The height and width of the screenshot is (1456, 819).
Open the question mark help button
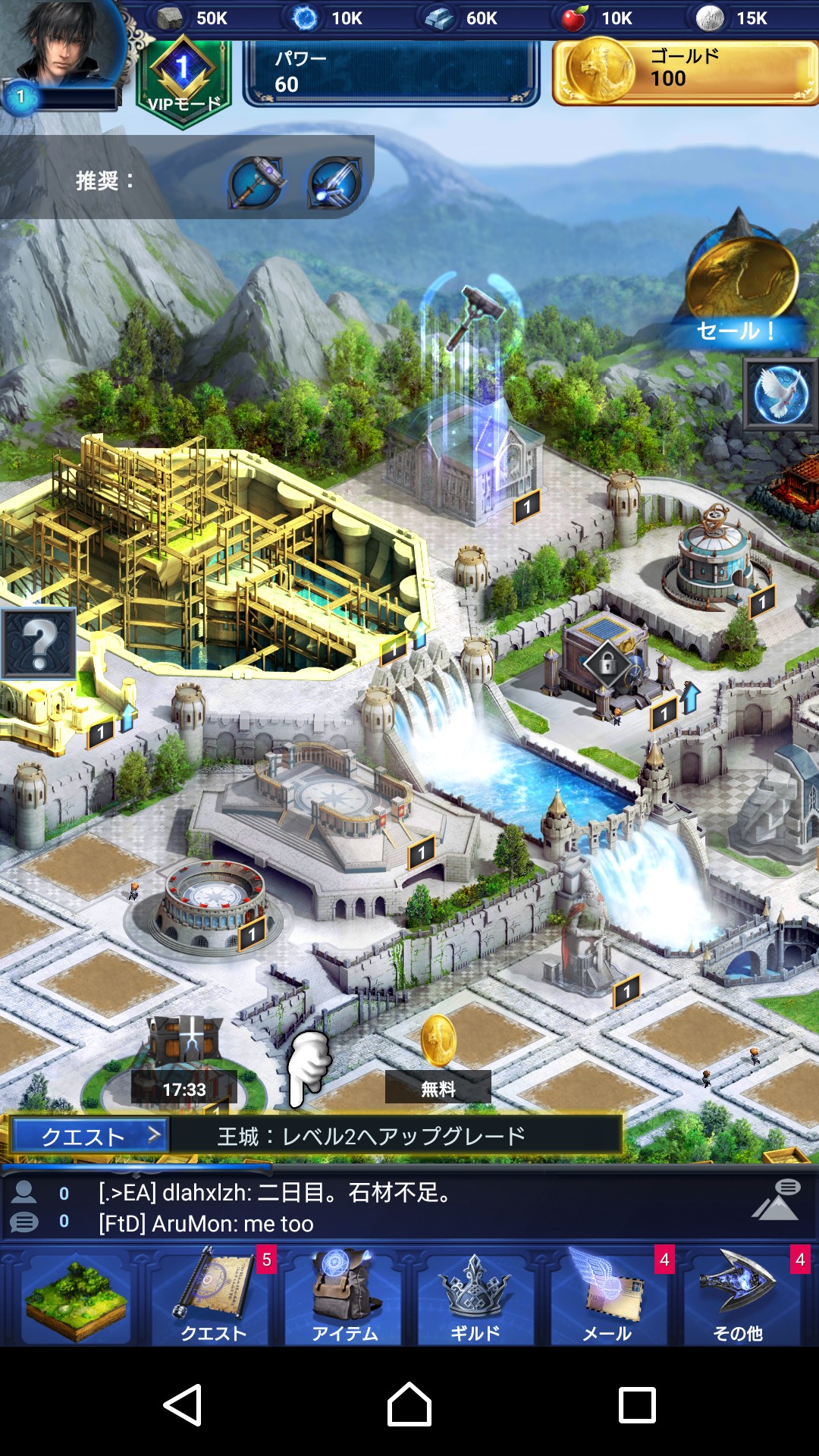[x=39, y=643]
